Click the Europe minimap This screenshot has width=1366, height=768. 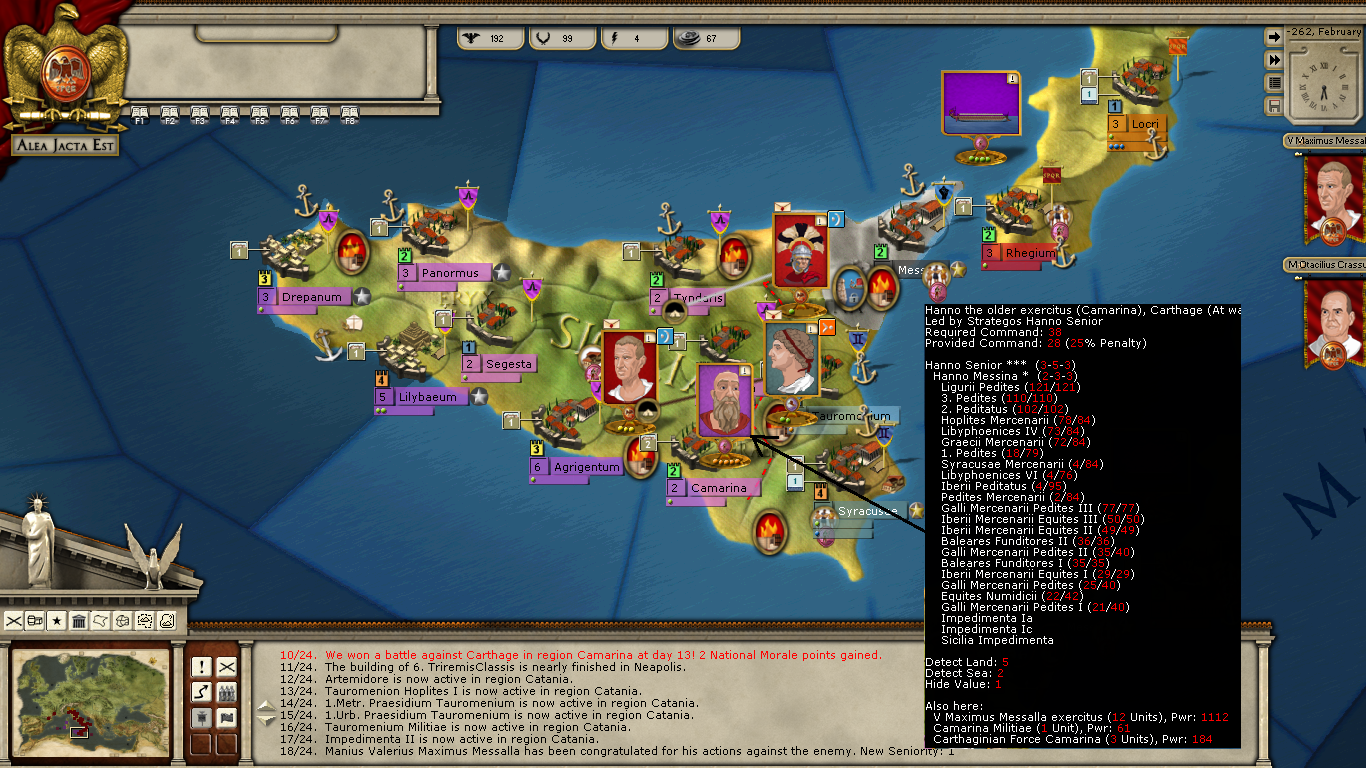coord(89,694)
